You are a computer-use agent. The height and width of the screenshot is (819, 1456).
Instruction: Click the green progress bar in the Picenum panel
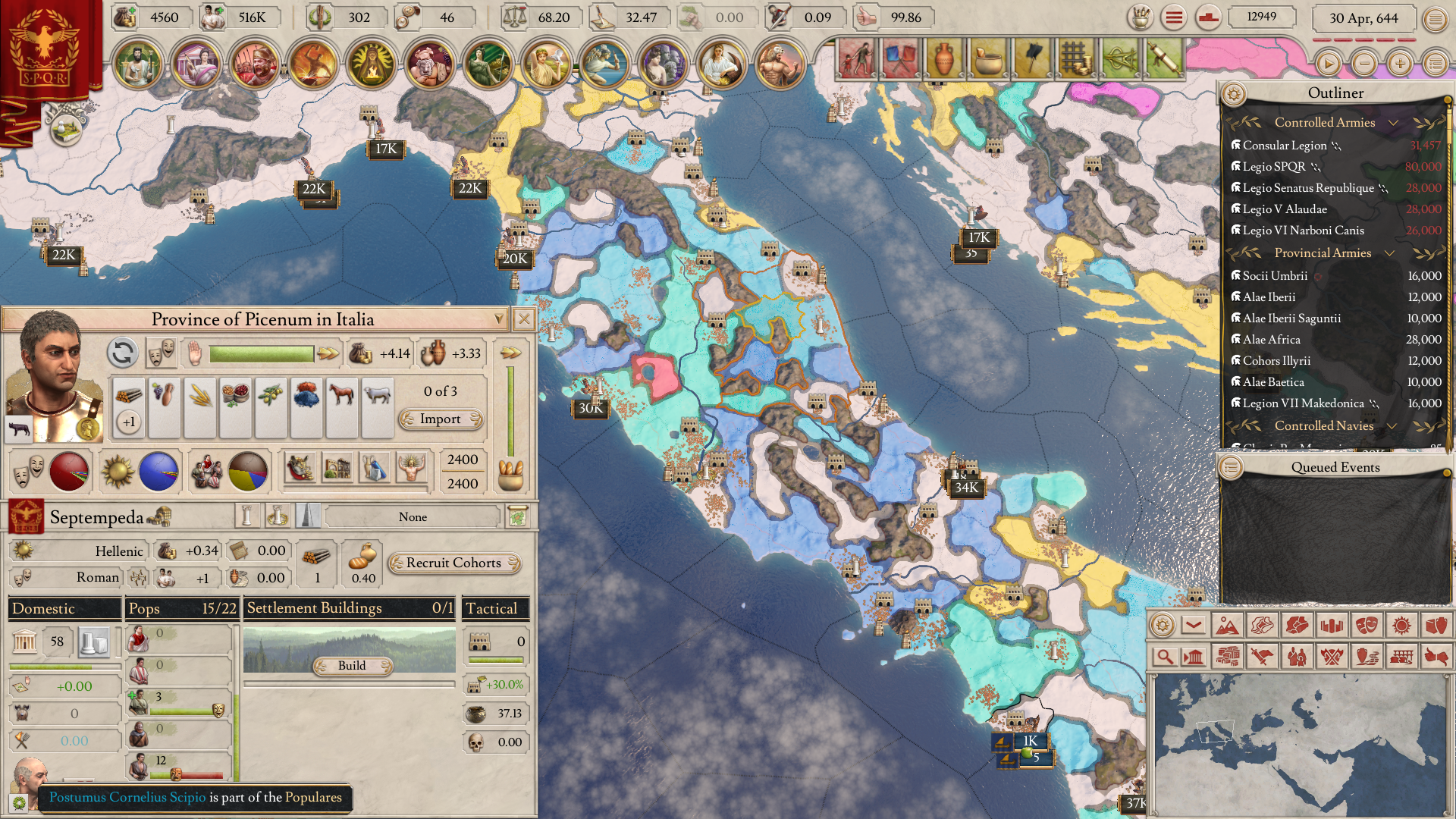click(262, 353)
